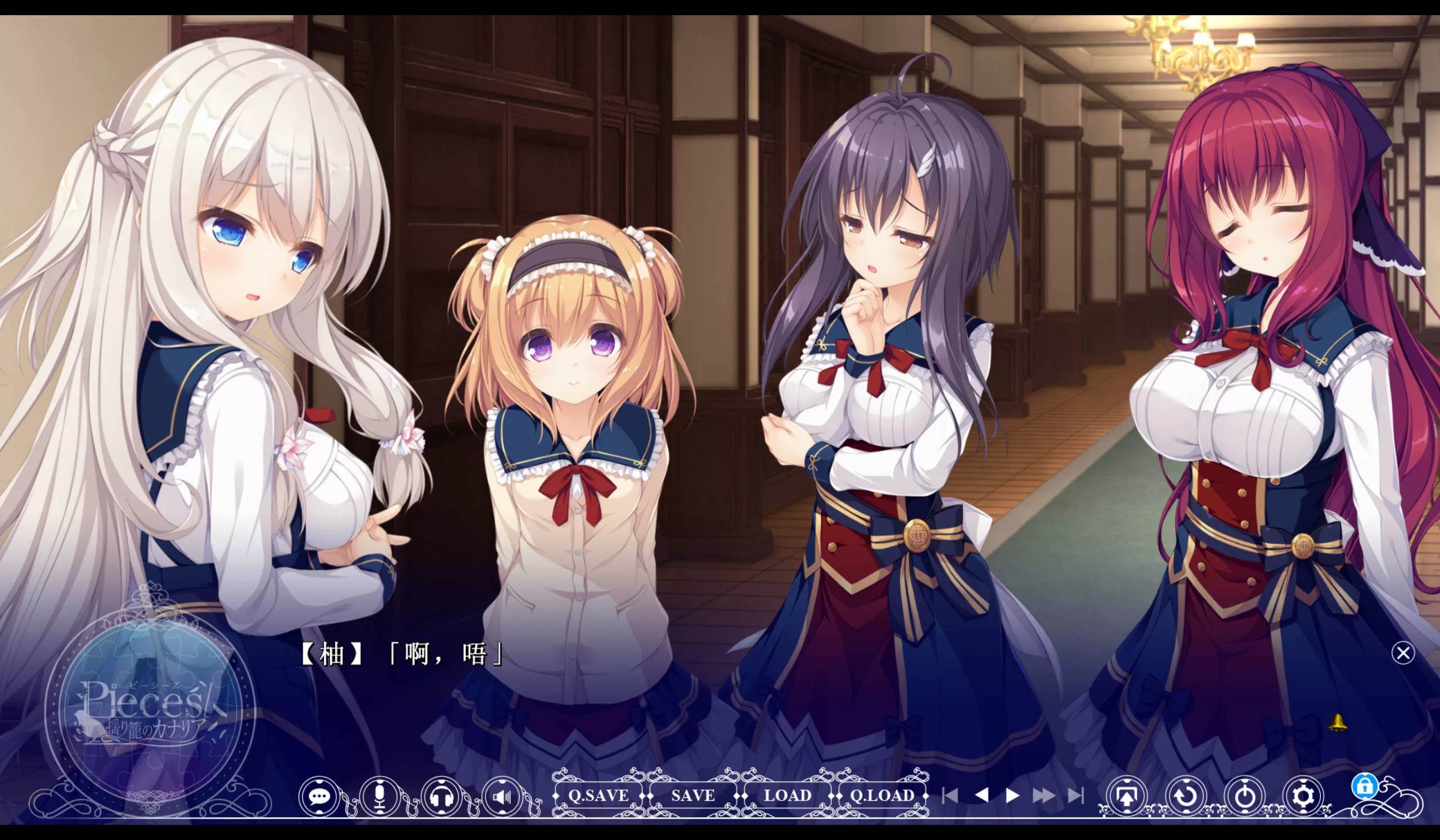
Task: Start auto-play with the play arrow
Action: coord(1012,796)
